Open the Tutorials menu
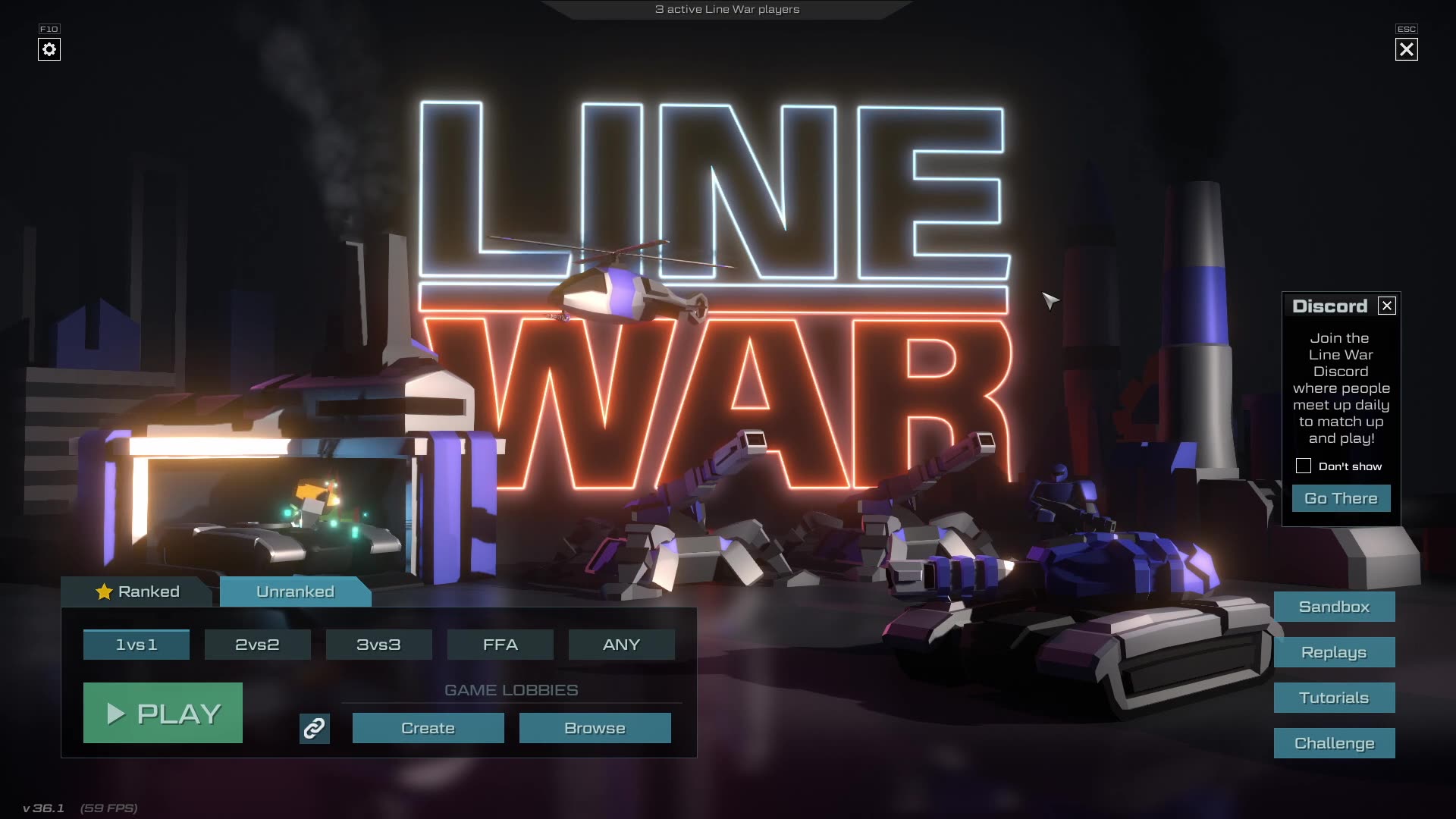The image size is (1456, 819). (1334, 698)
